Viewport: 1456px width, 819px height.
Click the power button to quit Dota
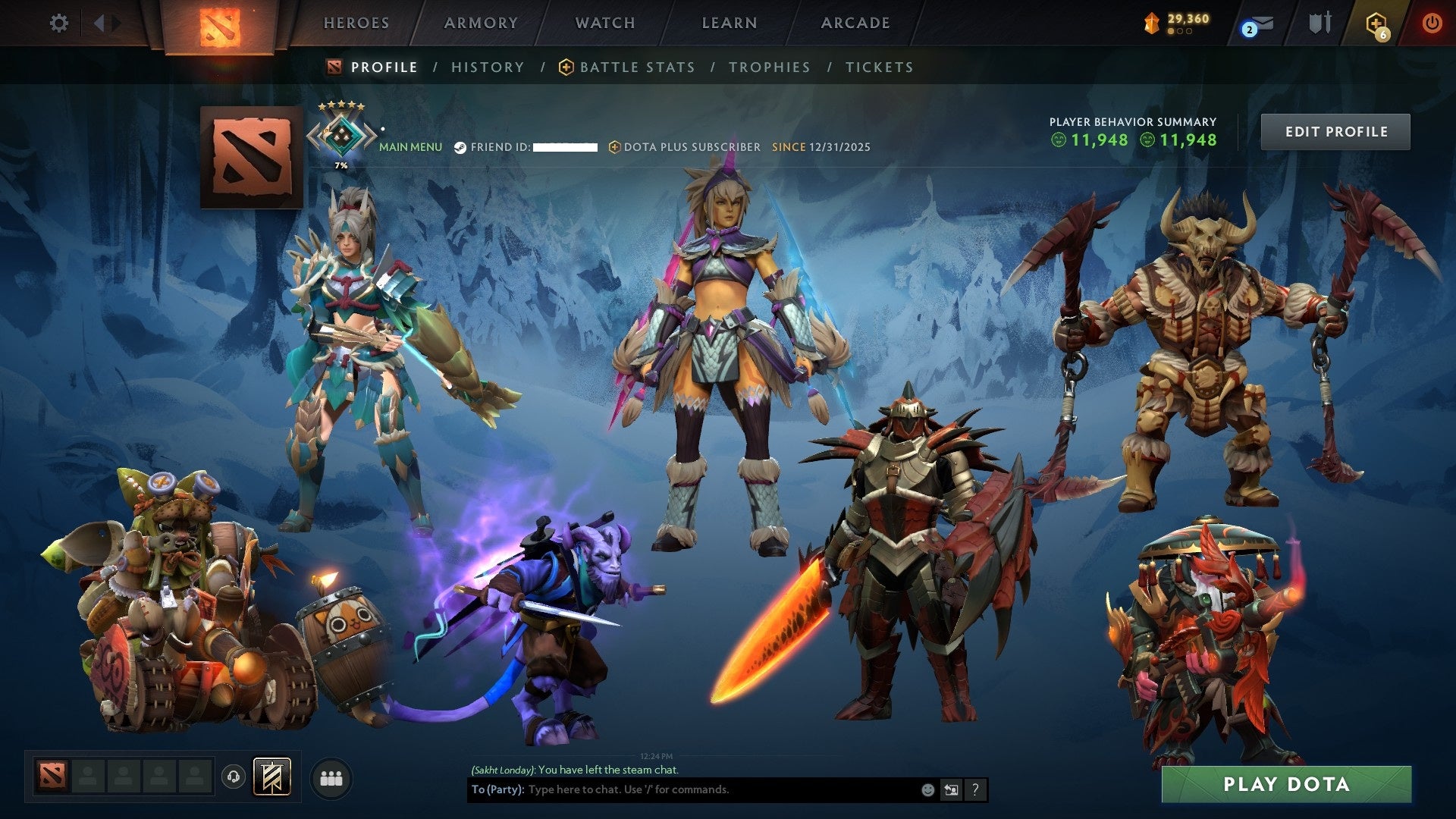(x=1432, y=23)
